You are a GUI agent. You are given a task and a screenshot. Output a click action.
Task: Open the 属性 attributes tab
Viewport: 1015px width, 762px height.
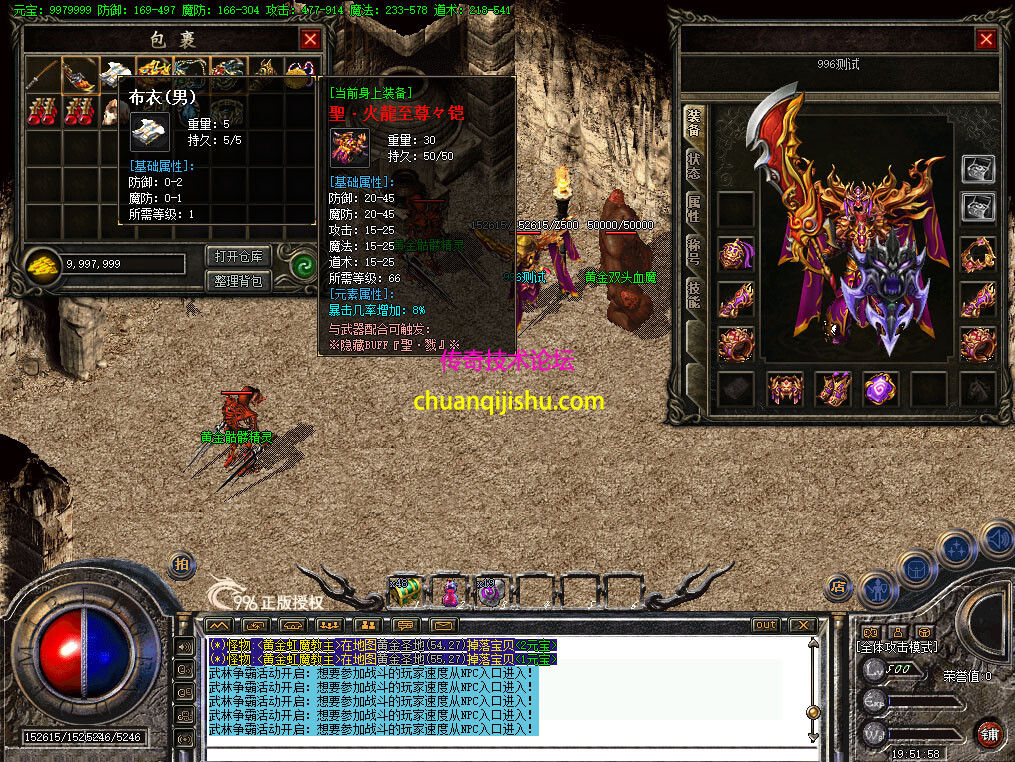693,208
